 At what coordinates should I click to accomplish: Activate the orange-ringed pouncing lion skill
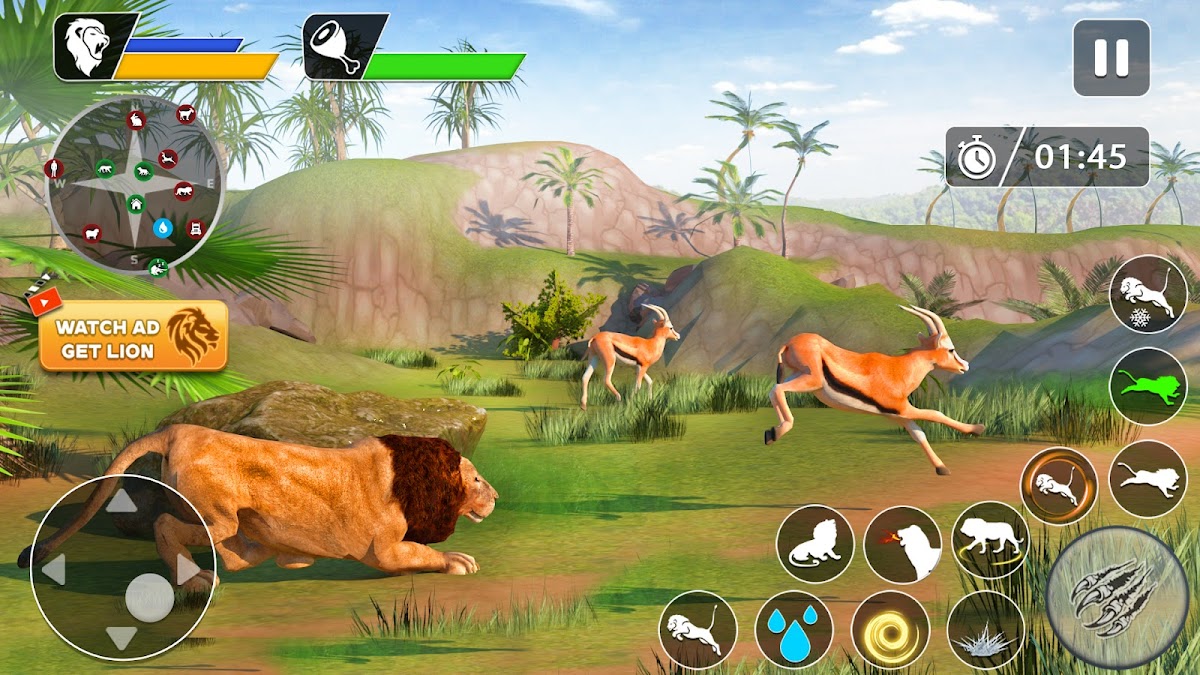1058,486
